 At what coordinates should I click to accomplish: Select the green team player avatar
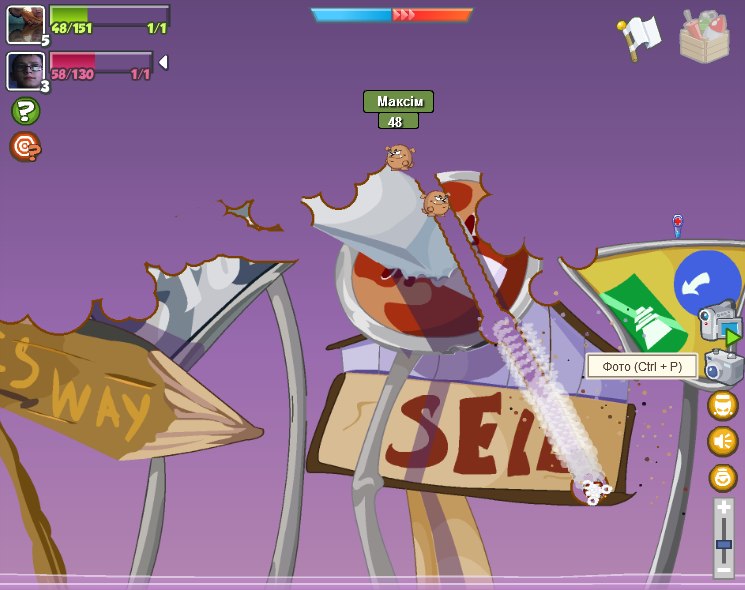coord(25,24)
